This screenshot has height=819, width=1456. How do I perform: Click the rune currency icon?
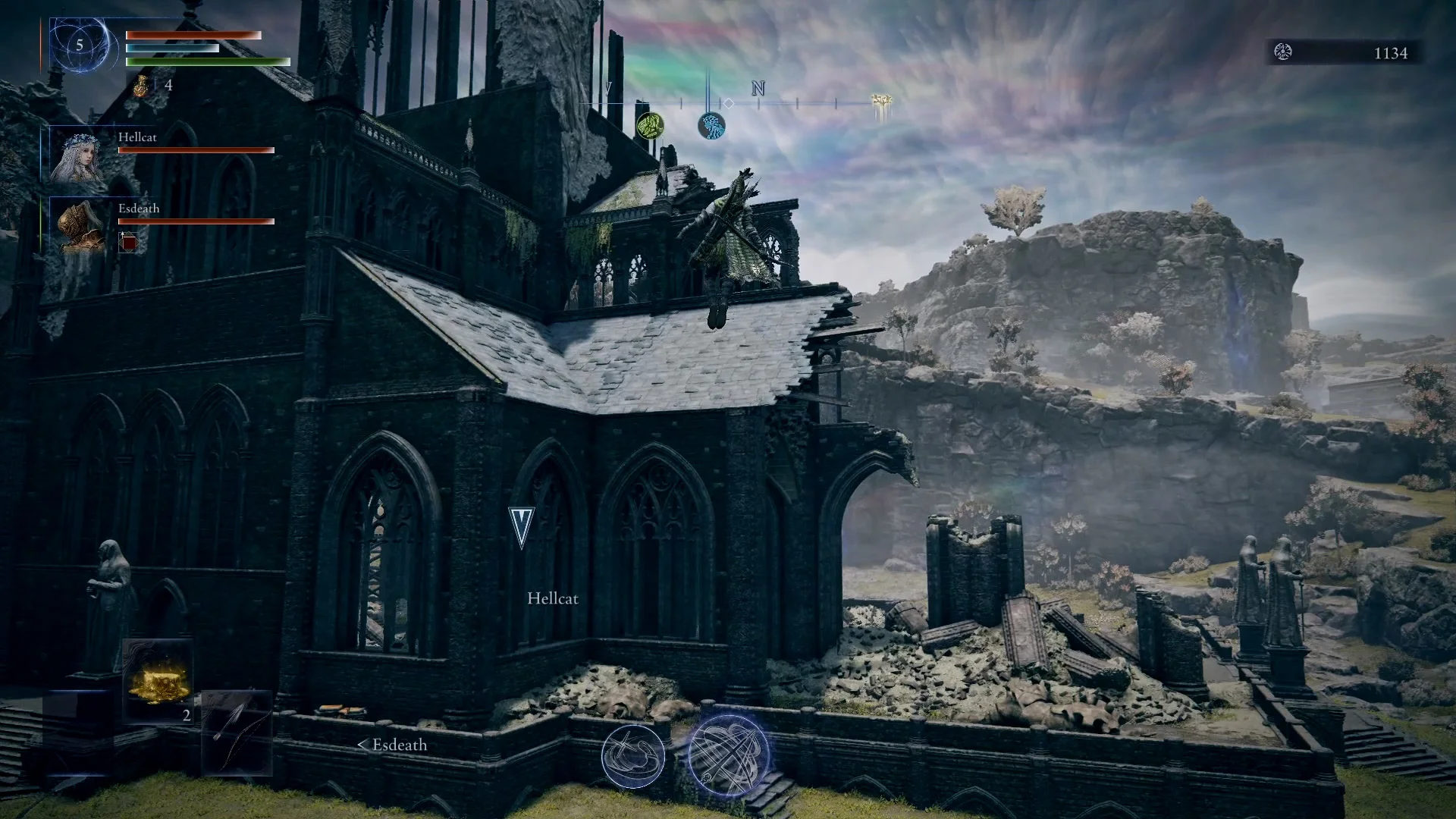(1283, 52)
